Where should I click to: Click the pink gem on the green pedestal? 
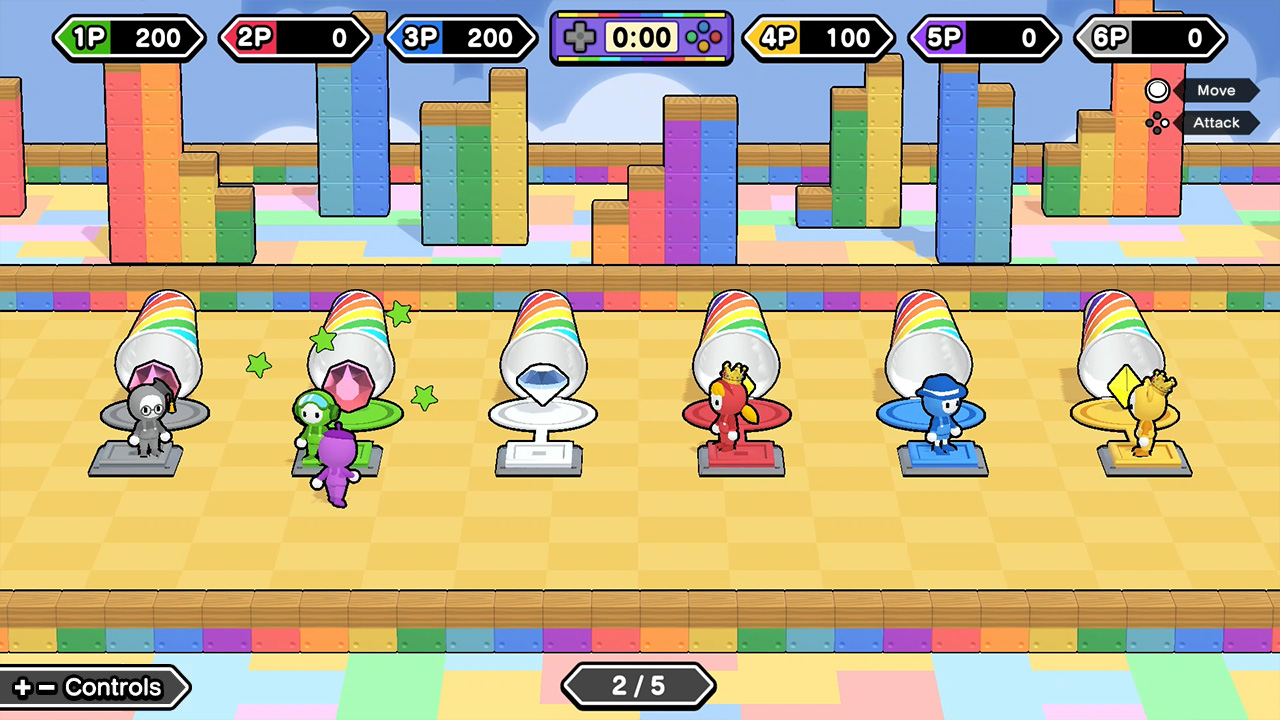coord(352,385)
